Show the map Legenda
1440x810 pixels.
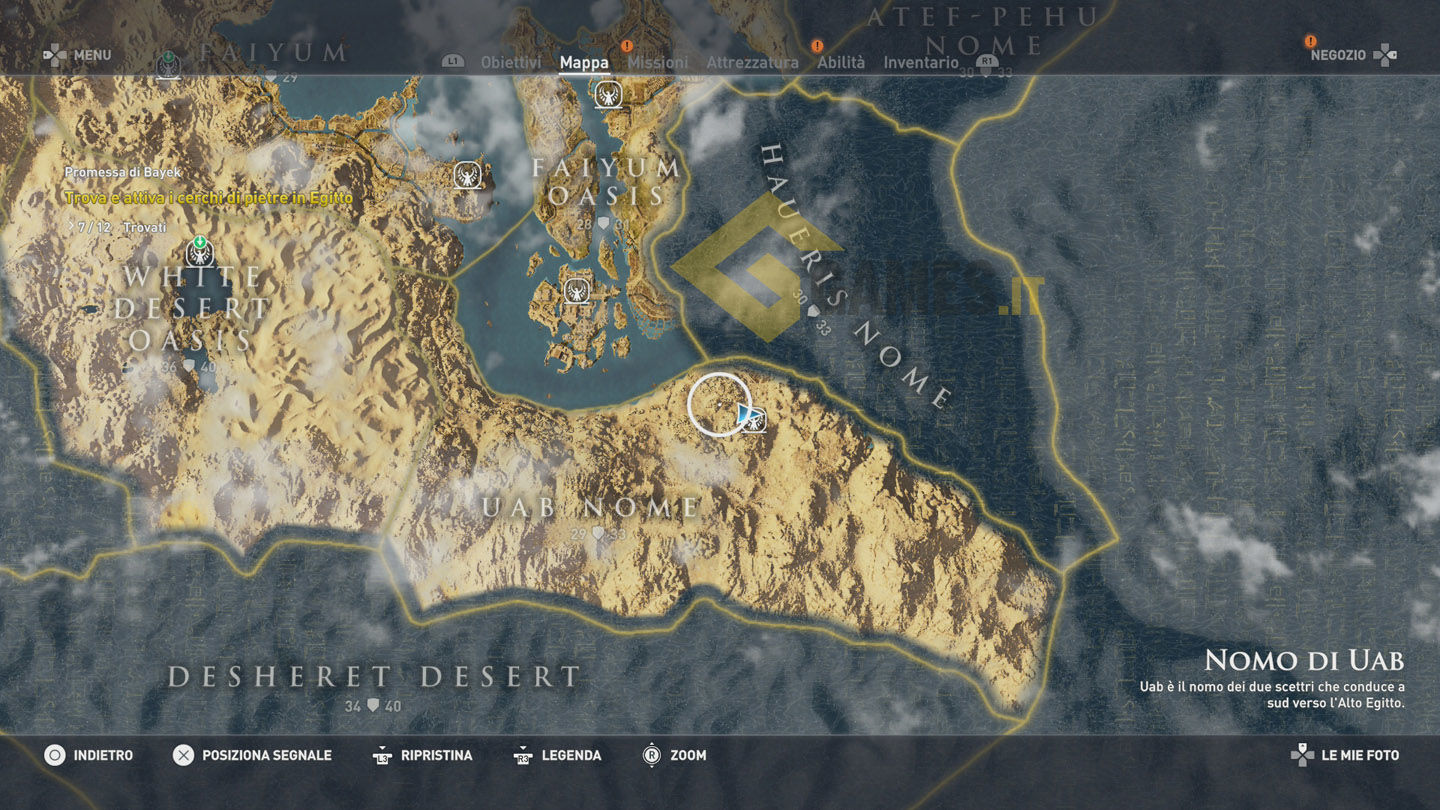click(558, 755)
